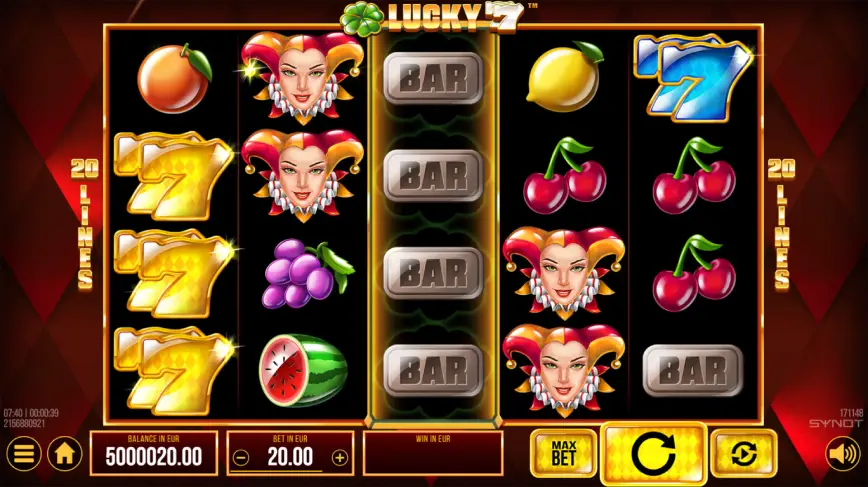The height and width of the screenshot is (487, 868).
Task: Decrease the bet with minus button
Action: pyautogui.click(x=241, y=458)
